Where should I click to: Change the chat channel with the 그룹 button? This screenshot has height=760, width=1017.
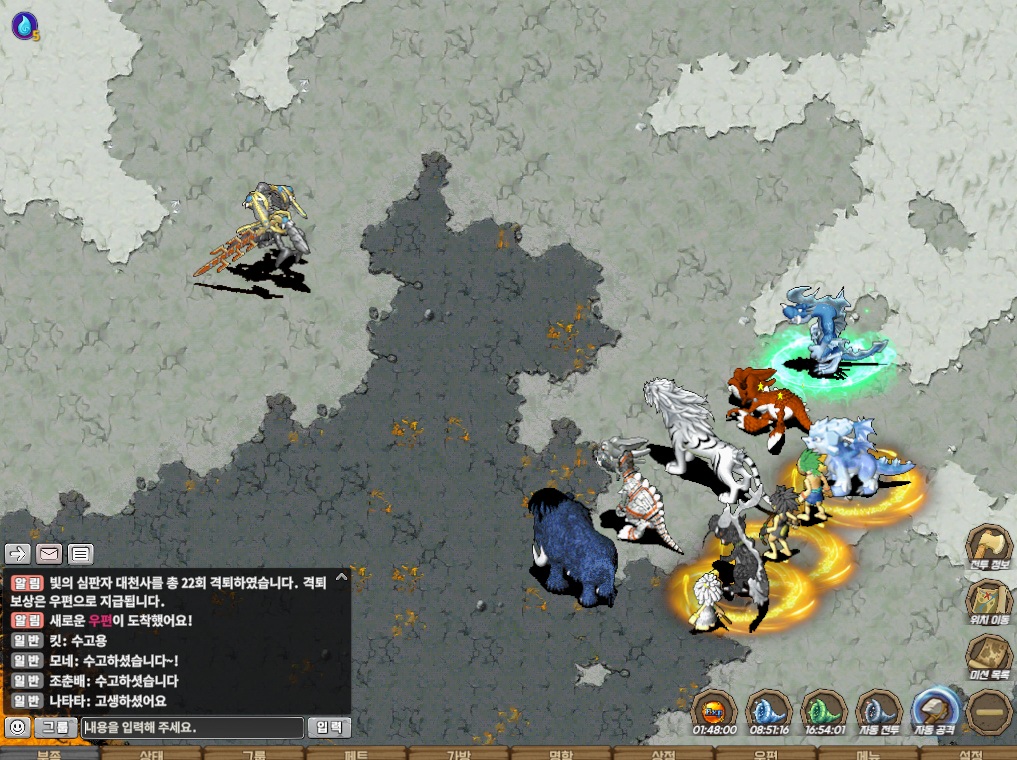pos(57,728)
